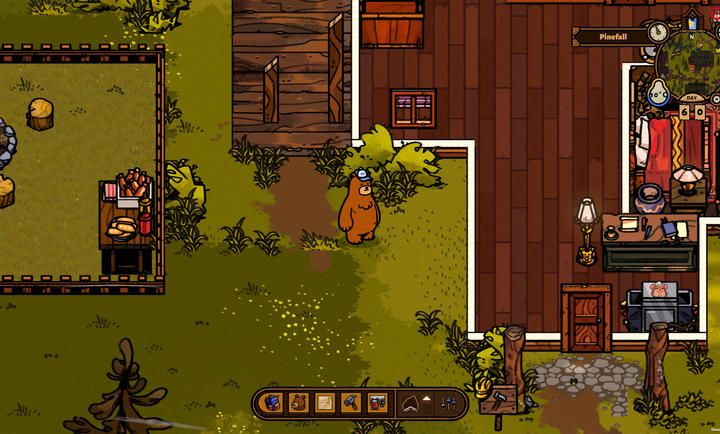Select the hammer build tool
The height and width of the screenshot is (434, 720).
pyautogui.click(x=350, y=403)
